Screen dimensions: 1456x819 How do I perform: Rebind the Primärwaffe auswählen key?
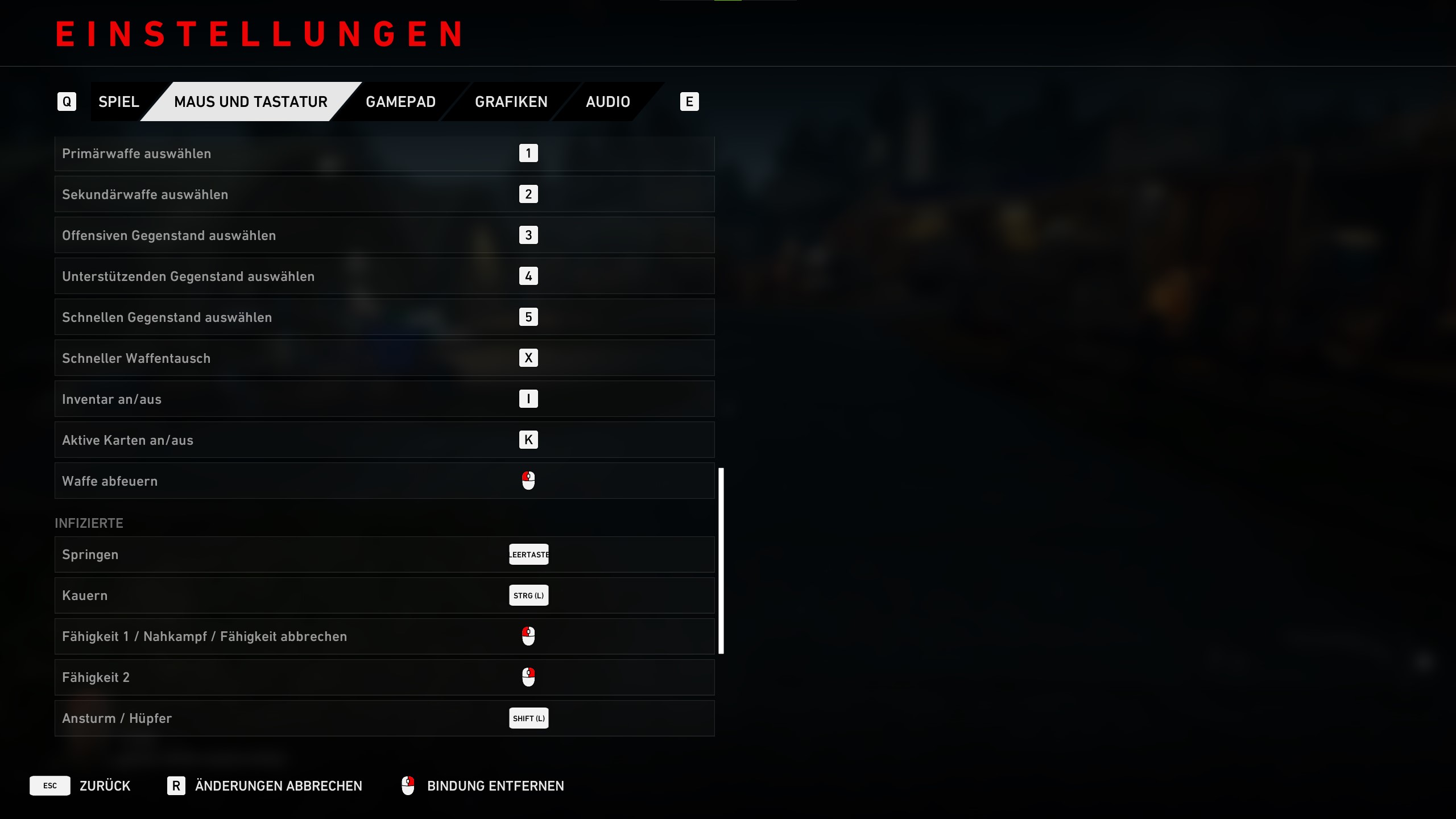[x=528, y=154]
